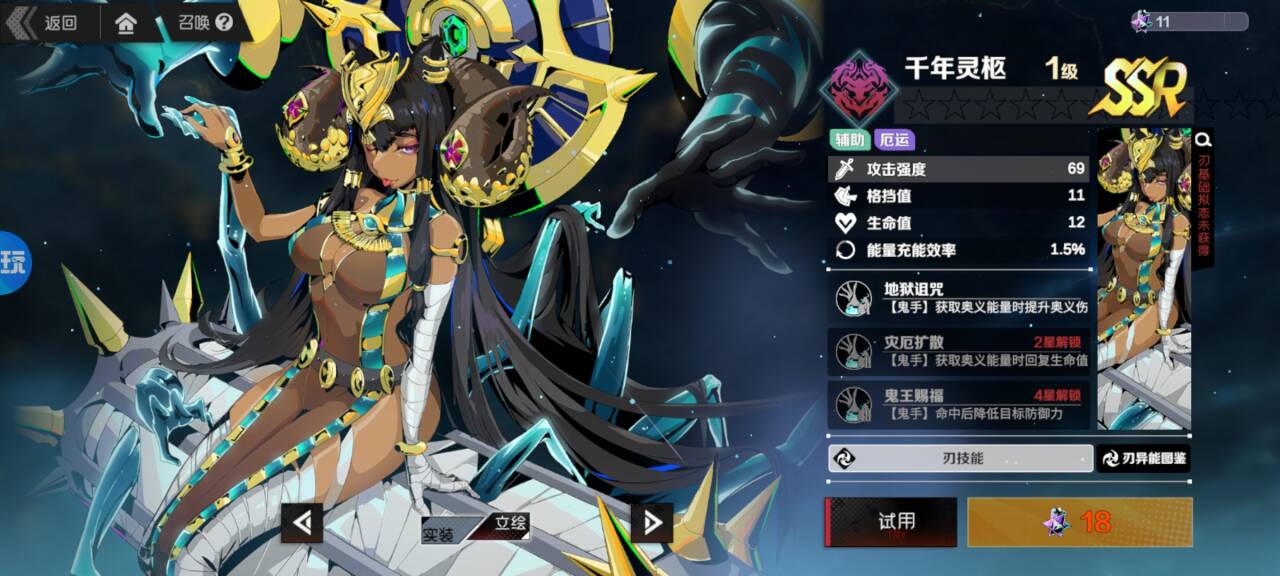Toggle to the 立绘 artwork view

510,523
